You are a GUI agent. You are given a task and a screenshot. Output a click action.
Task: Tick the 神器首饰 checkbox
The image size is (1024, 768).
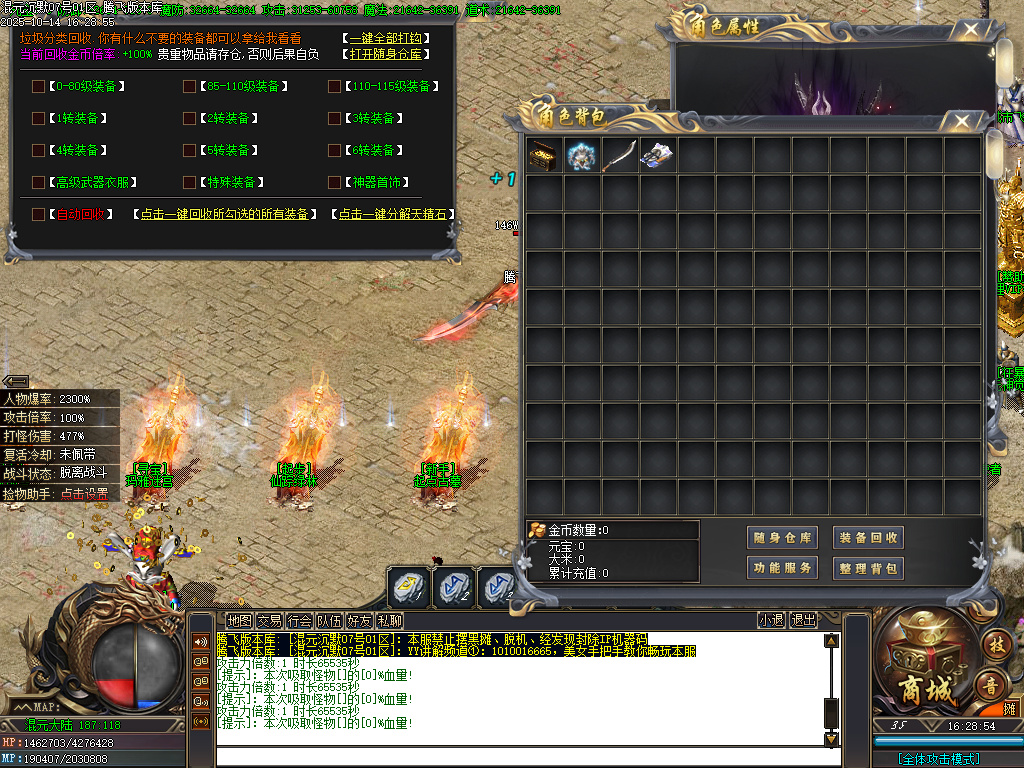[334, 182]
